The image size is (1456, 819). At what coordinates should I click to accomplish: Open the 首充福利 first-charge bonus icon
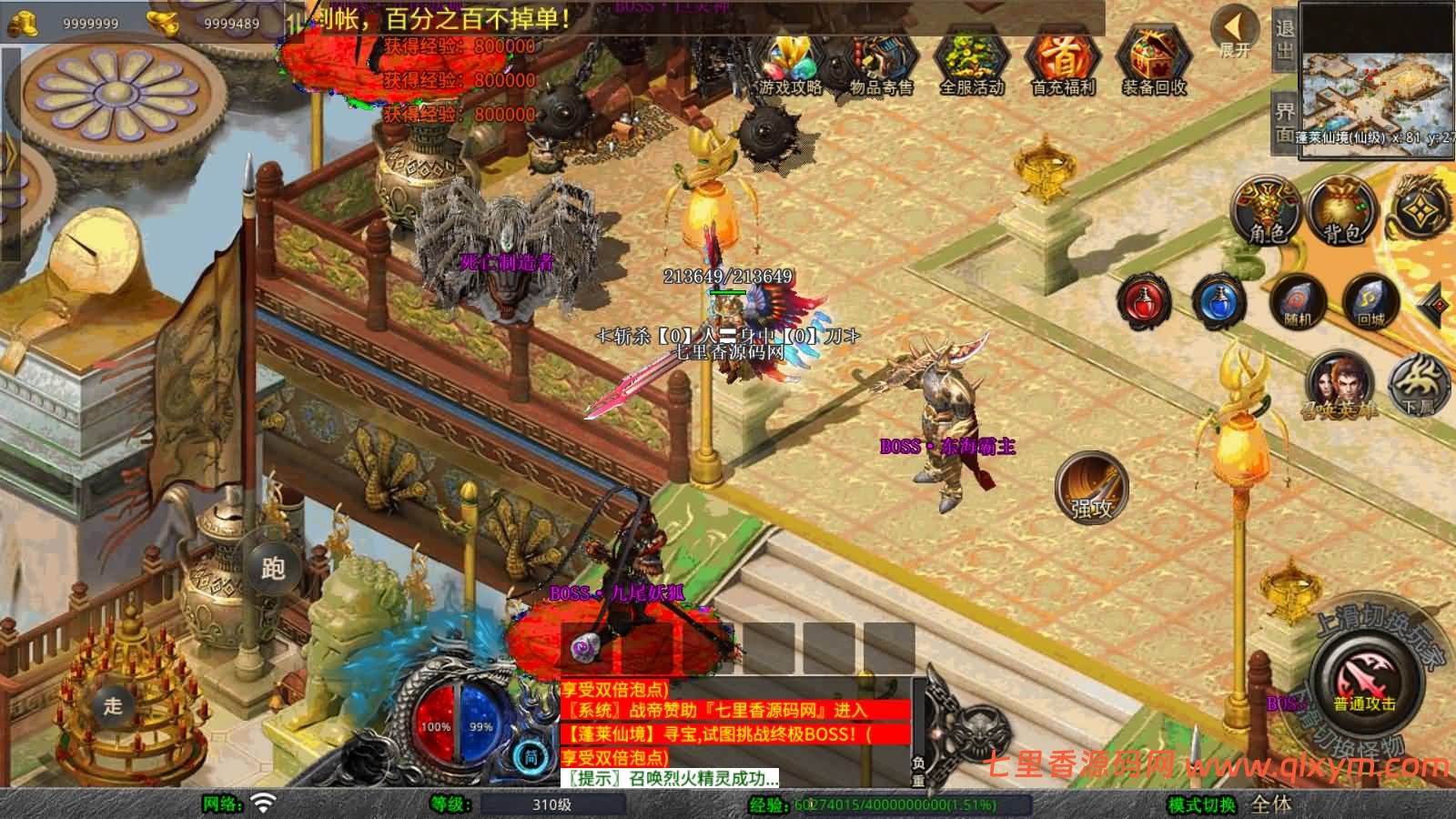(1061, 64)
